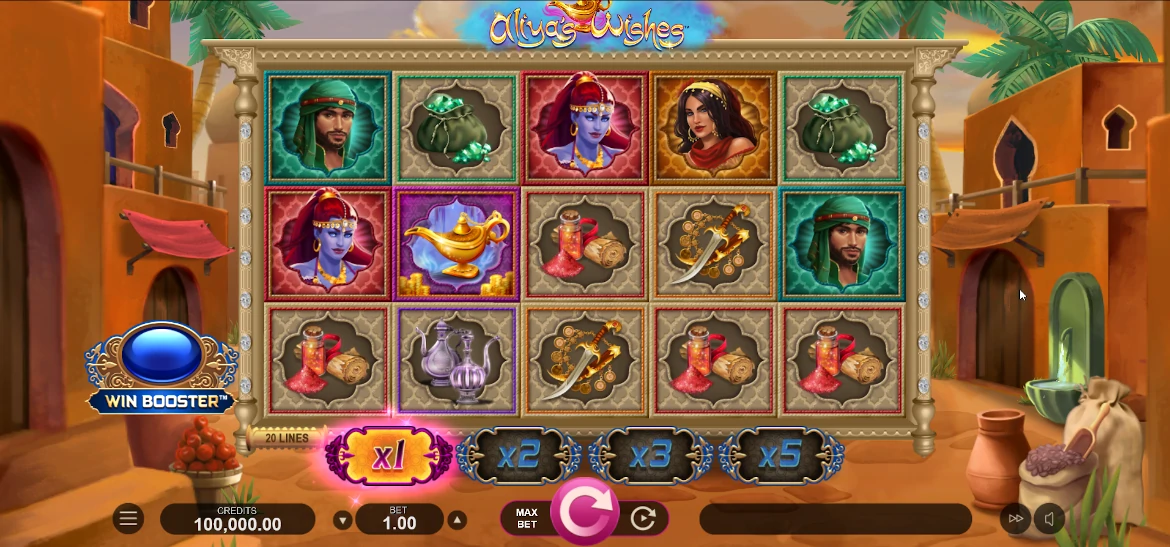Spin the reels with the pink button
The height and width of the screenshot is (547, 1170).
point(583,512)
